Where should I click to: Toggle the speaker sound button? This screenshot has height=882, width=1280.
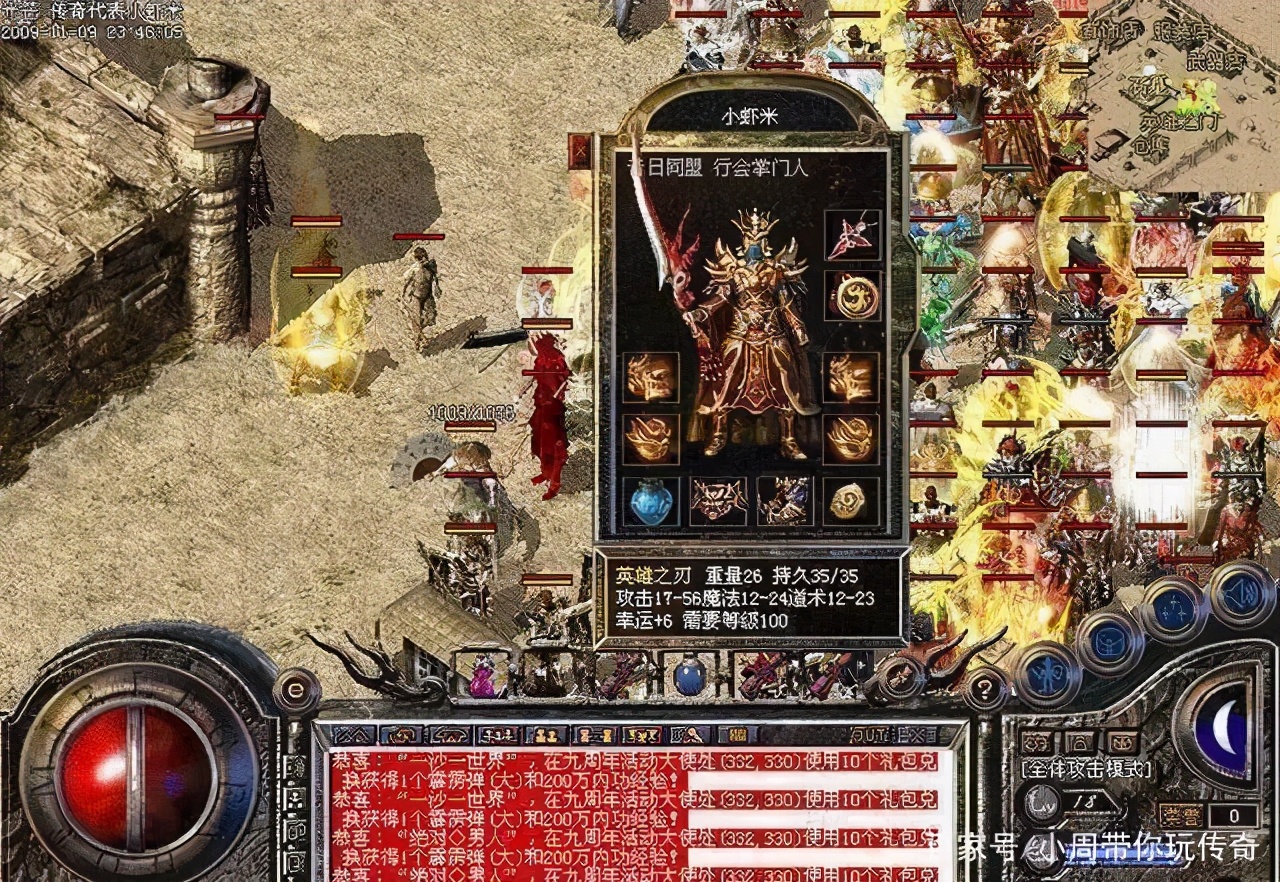pos(1241,593)
